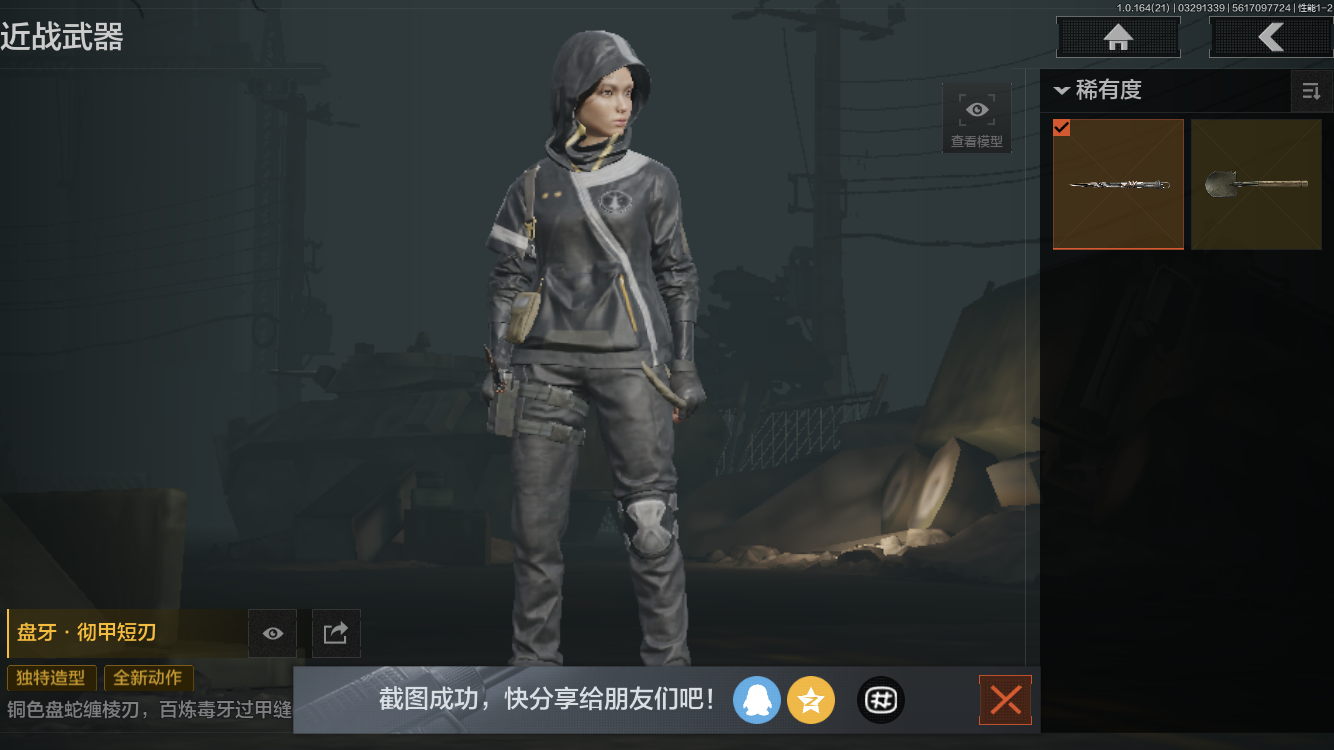
Task: Click the back arrow icon at top right
Action: (1271, 37)
